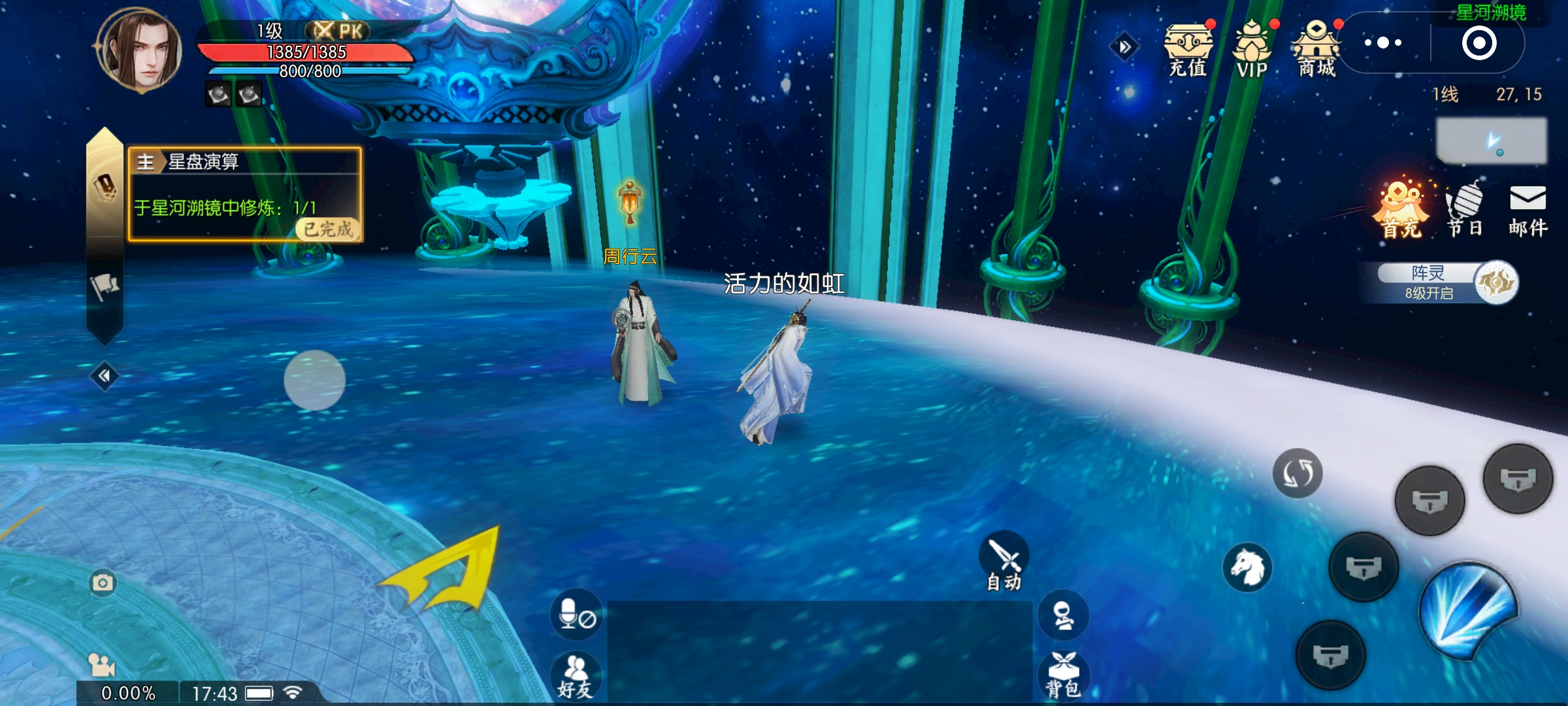
Task: Open the 充值 recharge shop
Action: click(x=1188, y=50)
